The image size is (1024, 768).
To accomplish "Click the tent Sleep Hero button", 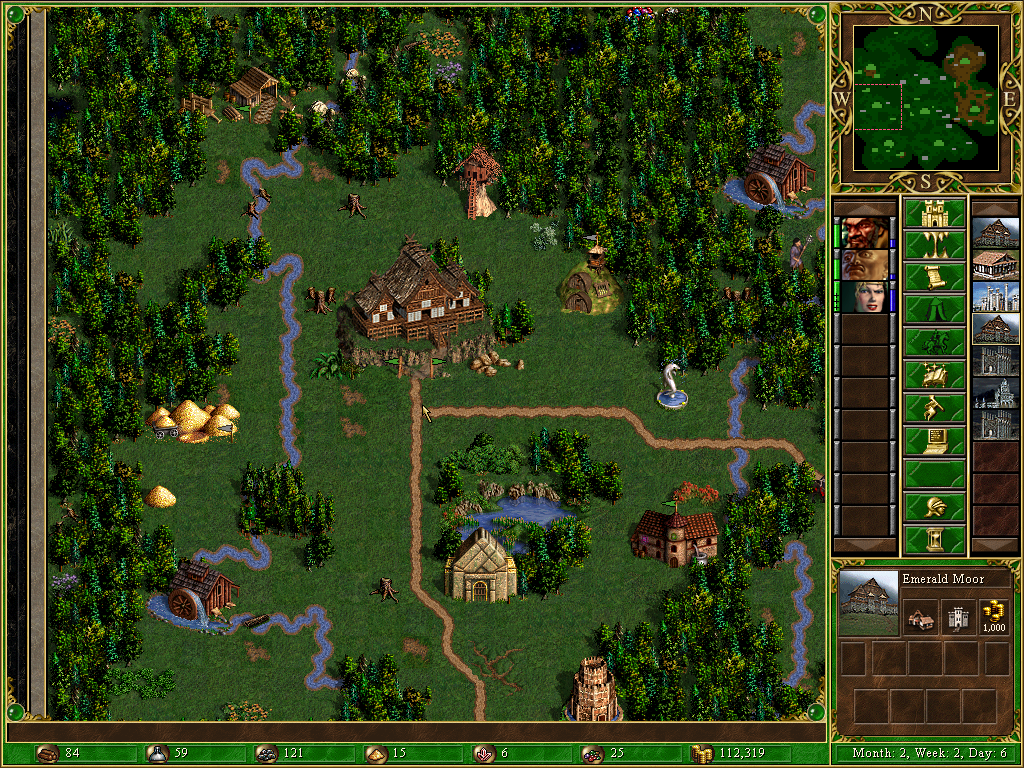I will point(934,310).
